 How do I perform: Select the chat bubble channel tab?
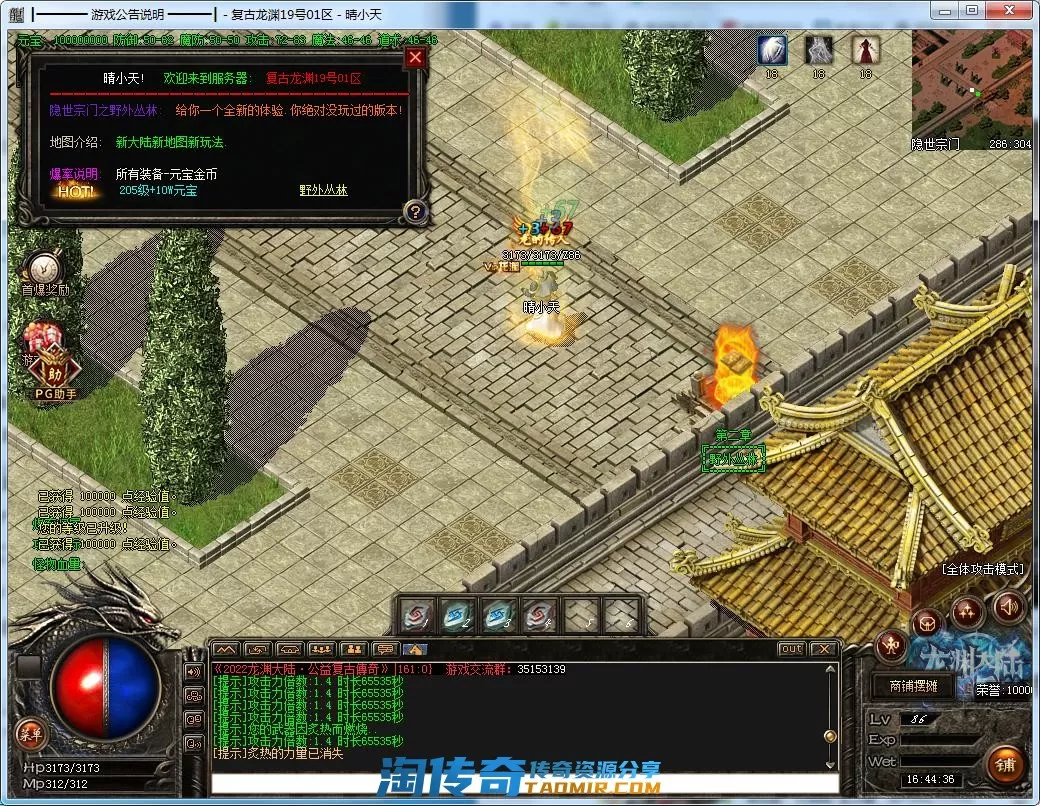tap(383, 649)
